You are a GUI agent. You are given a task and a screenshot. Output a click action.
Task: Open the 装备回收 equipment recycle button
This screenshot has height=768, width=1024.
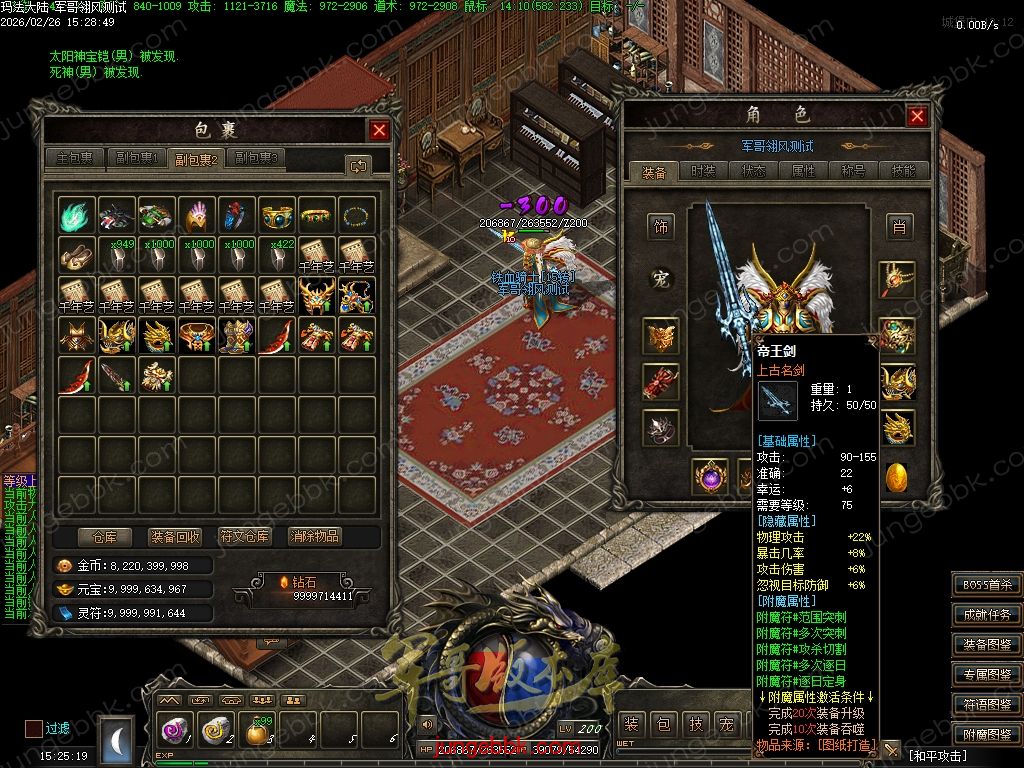click(x=174, y=537)
